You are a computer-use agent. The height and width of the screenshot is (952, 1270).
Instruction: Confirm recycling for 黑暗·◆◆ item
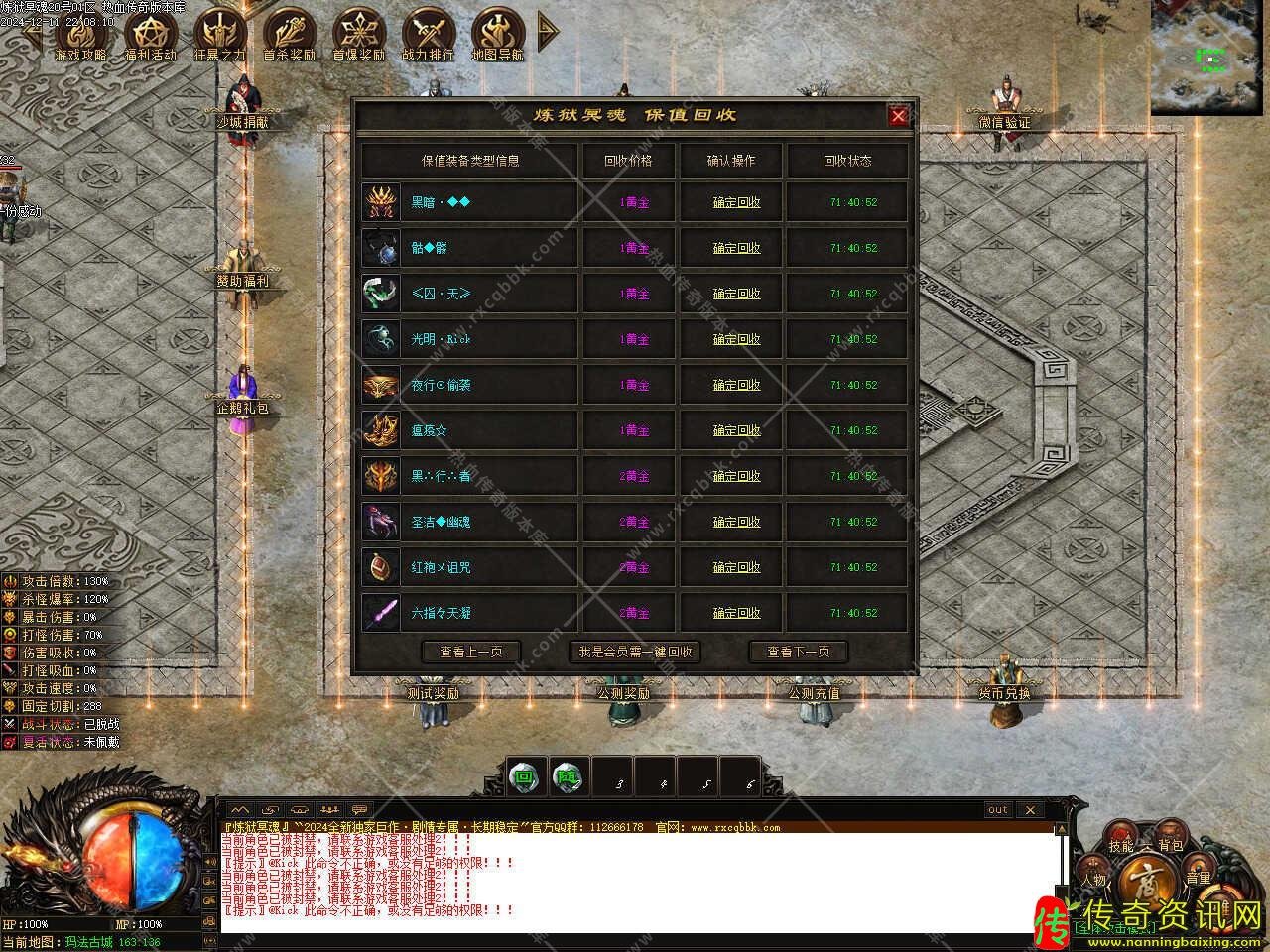pyautogui.click(x=736, y=202)
